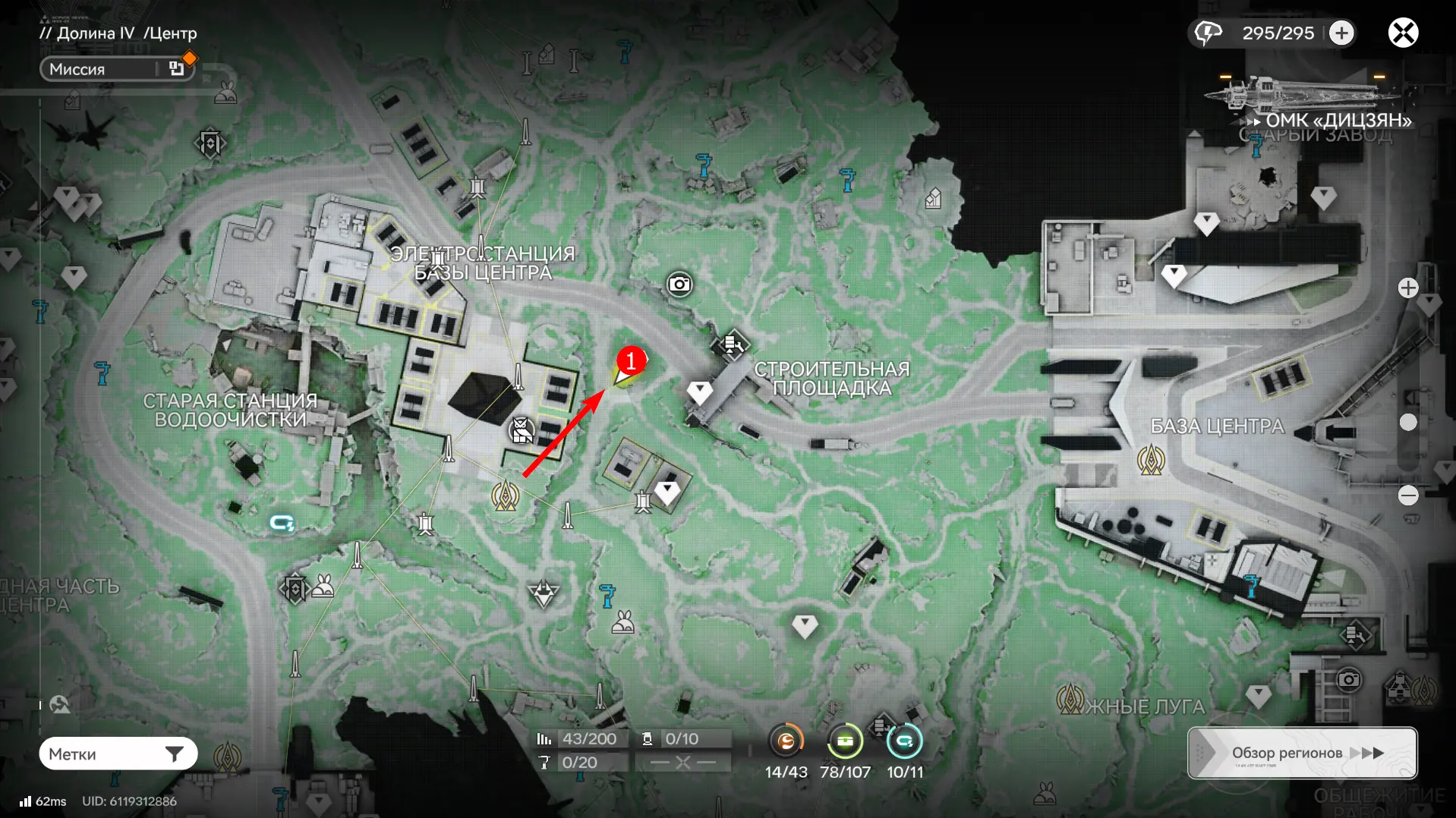
Task: Select the robot marker on the power station
Action: pos(522,430)
